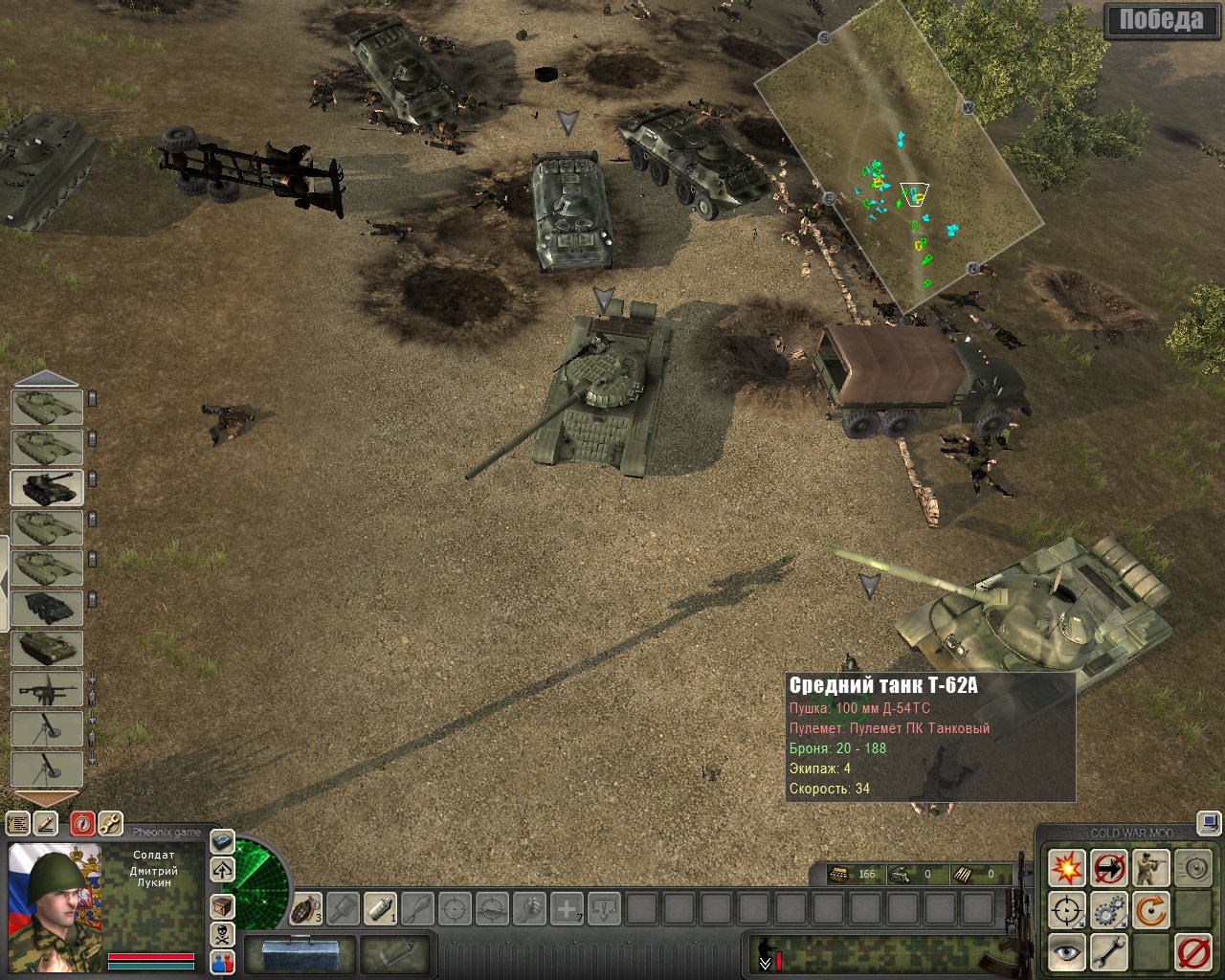Select the smoke canister slot
Image resolution: width=1225 pixels, height=980 pixels.
tap(381, 907)
